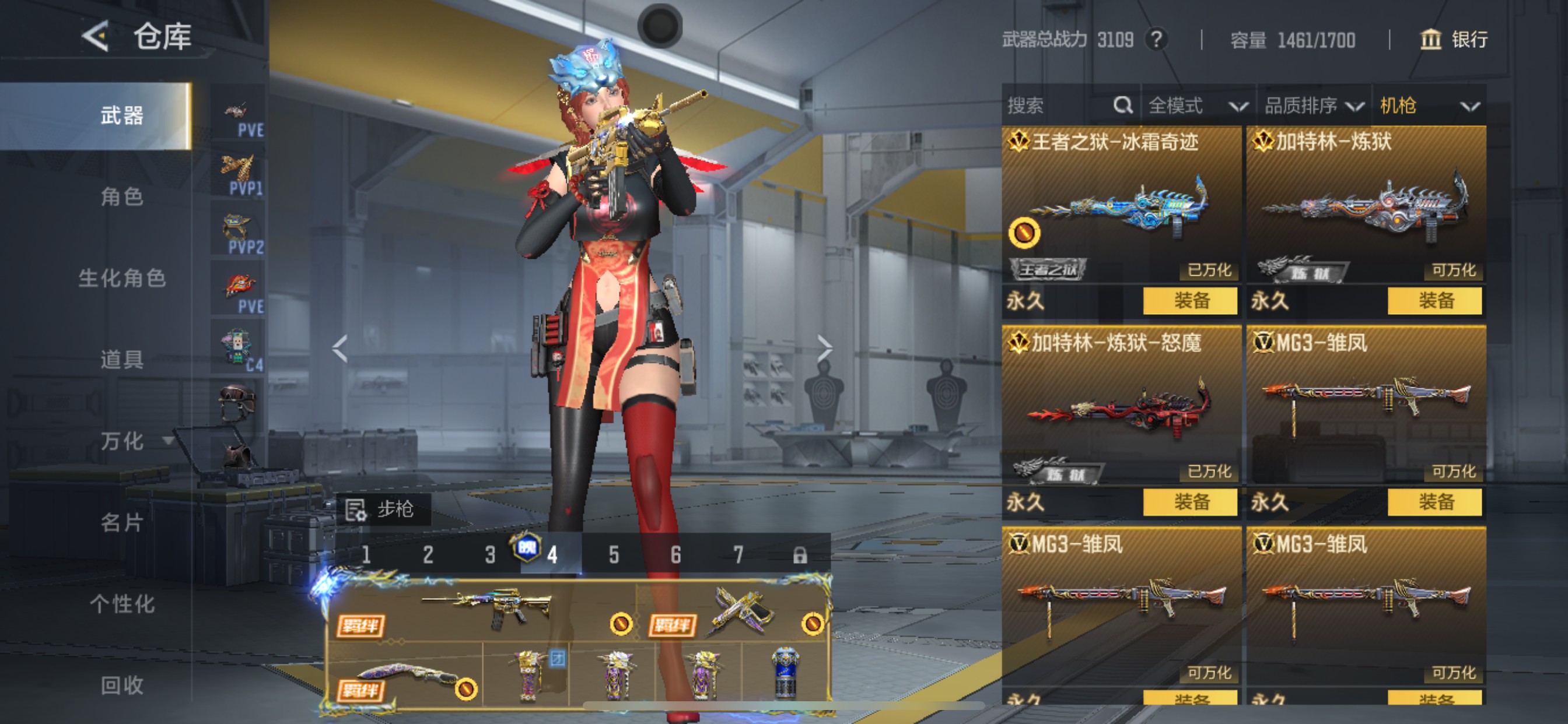This screenshot has height=724, width=1568.
Task: Open the 银行 bank
Action: 1454,40
